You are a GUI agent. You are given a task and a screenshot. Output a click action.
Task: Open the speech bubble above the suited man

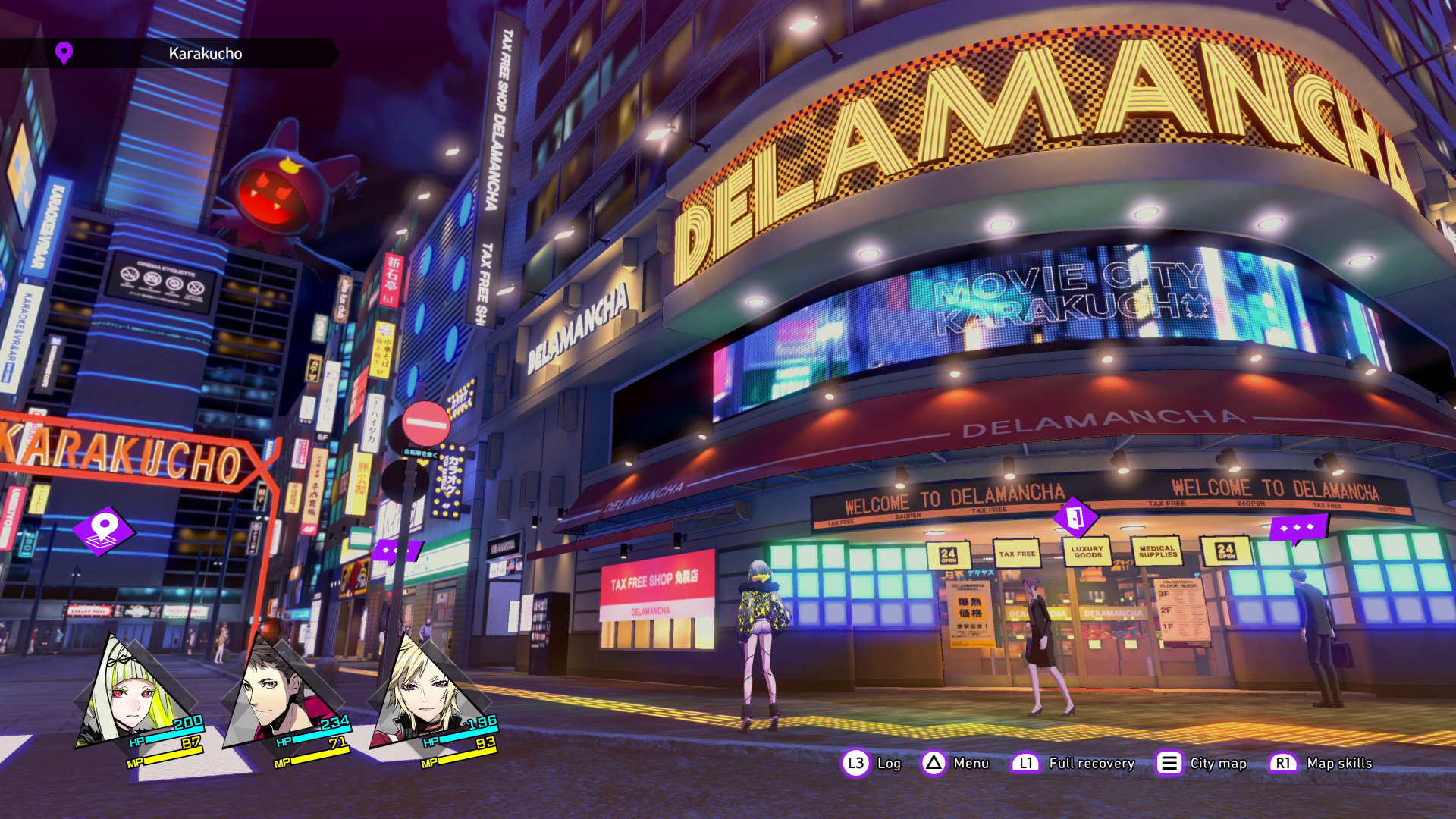1298,528
